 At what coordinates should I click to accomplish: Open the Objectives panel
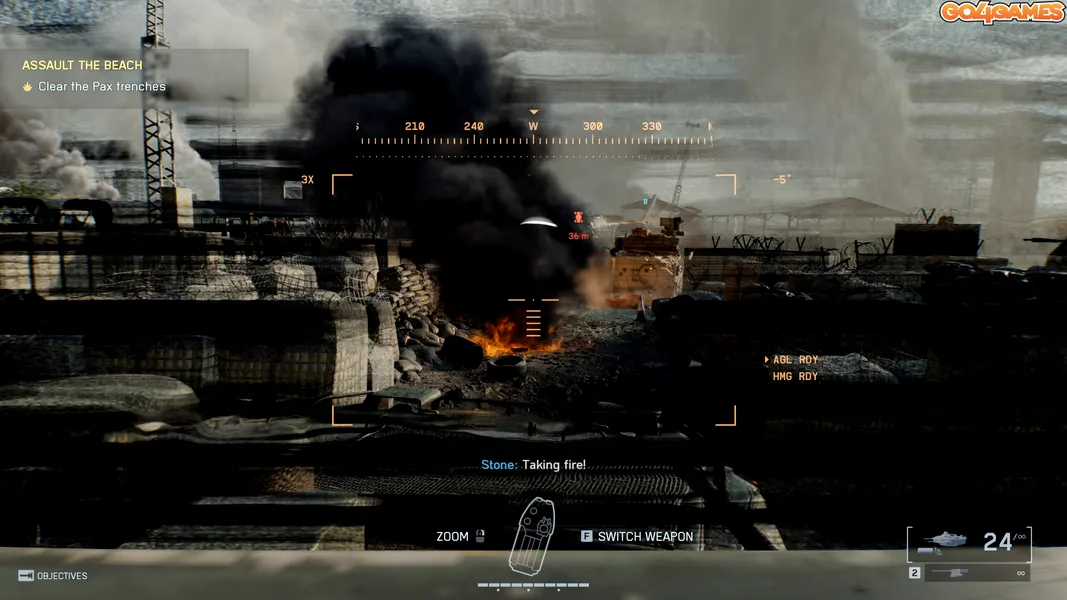pos(53,576)
